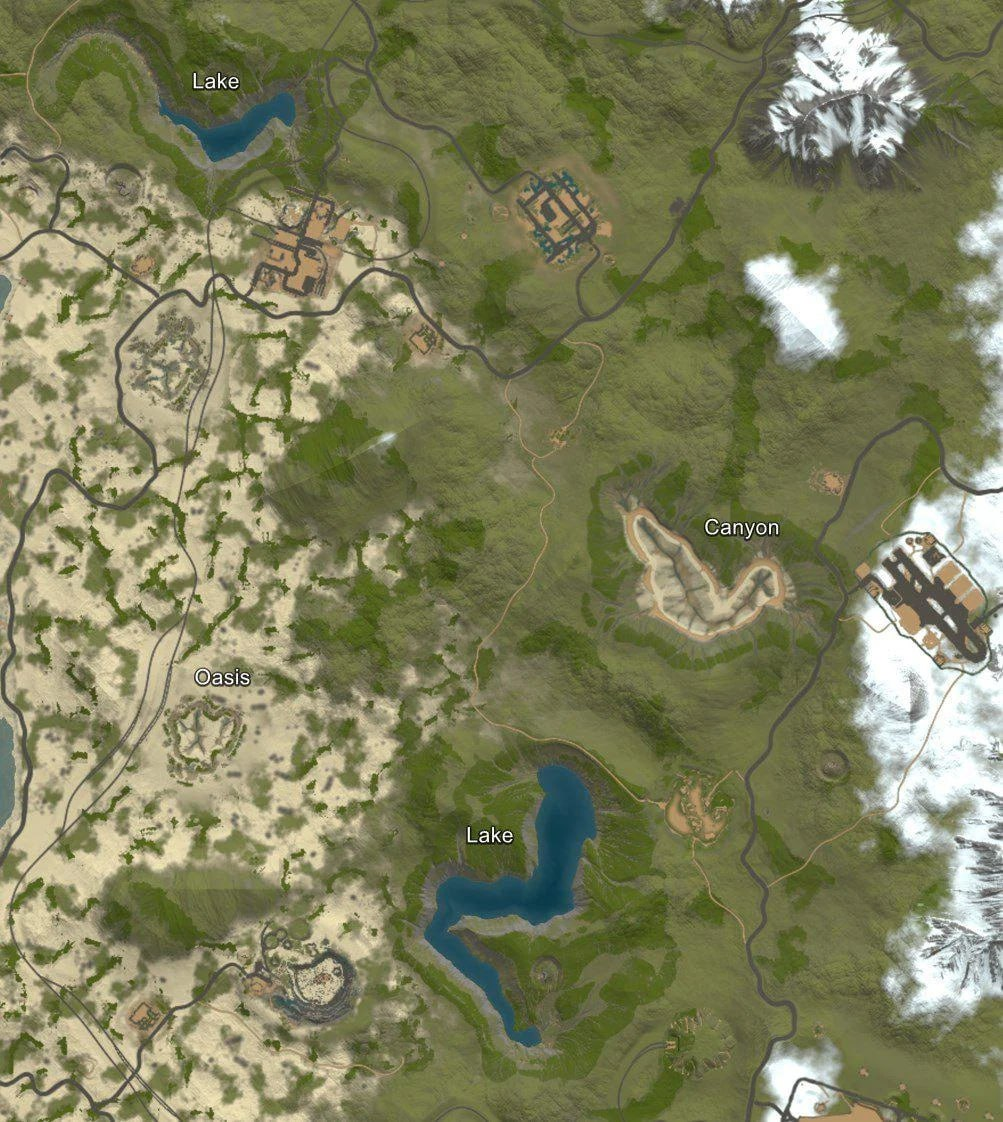Pick the Lake label above the small crescent lake
The width and height of the screenshot is (1003, 1122).
216,81
